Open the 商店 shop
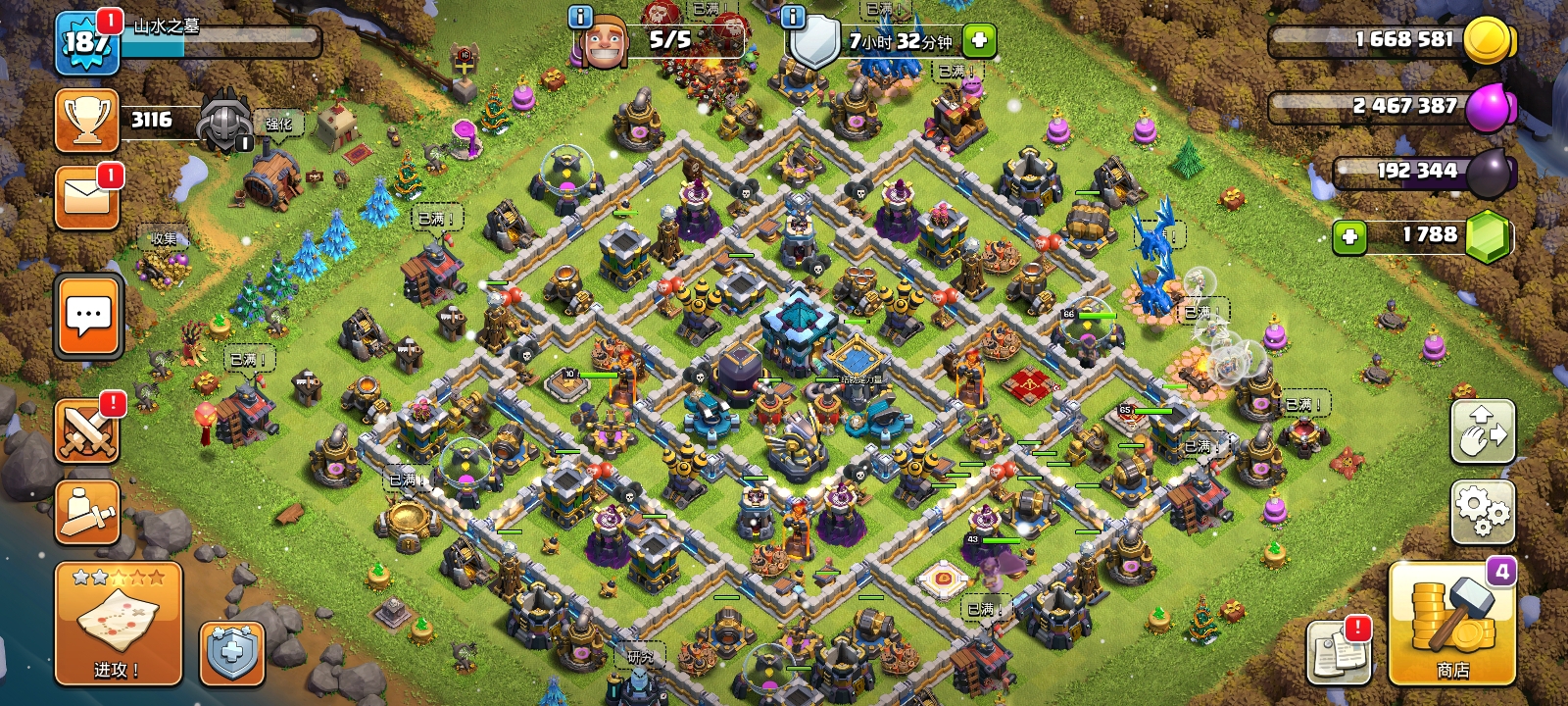Viewport: 1568px width, 706px height. (x=1451, y=624)
